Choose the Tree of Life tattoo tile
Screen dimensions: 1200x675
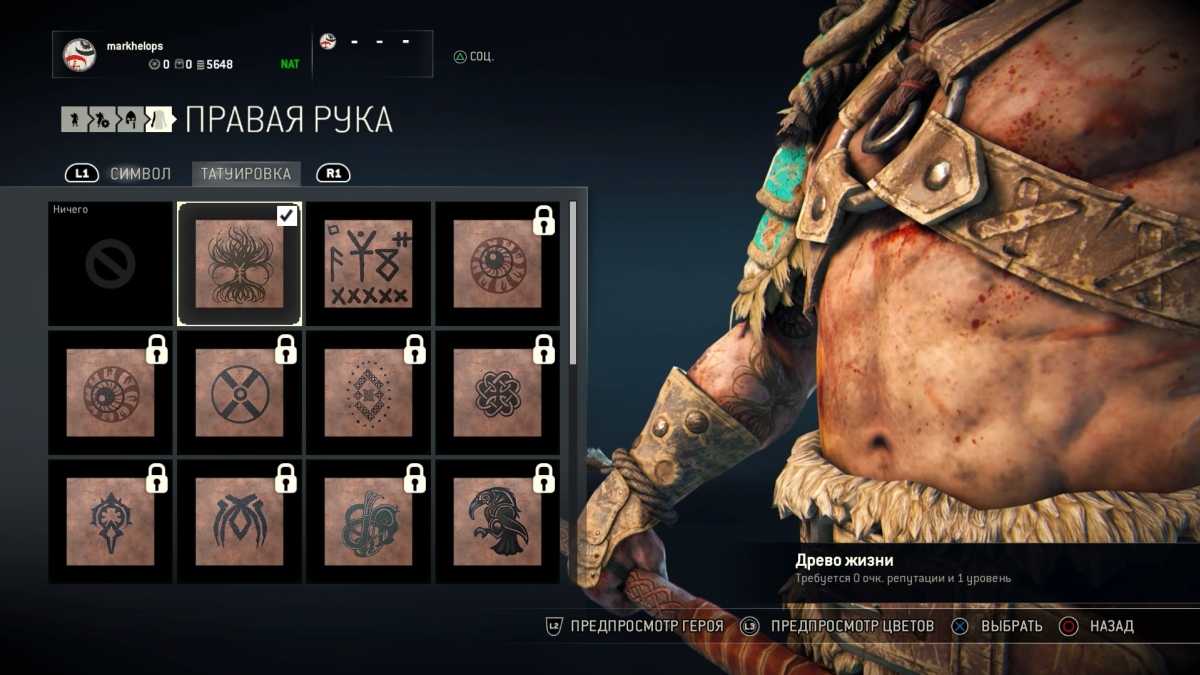239,264
